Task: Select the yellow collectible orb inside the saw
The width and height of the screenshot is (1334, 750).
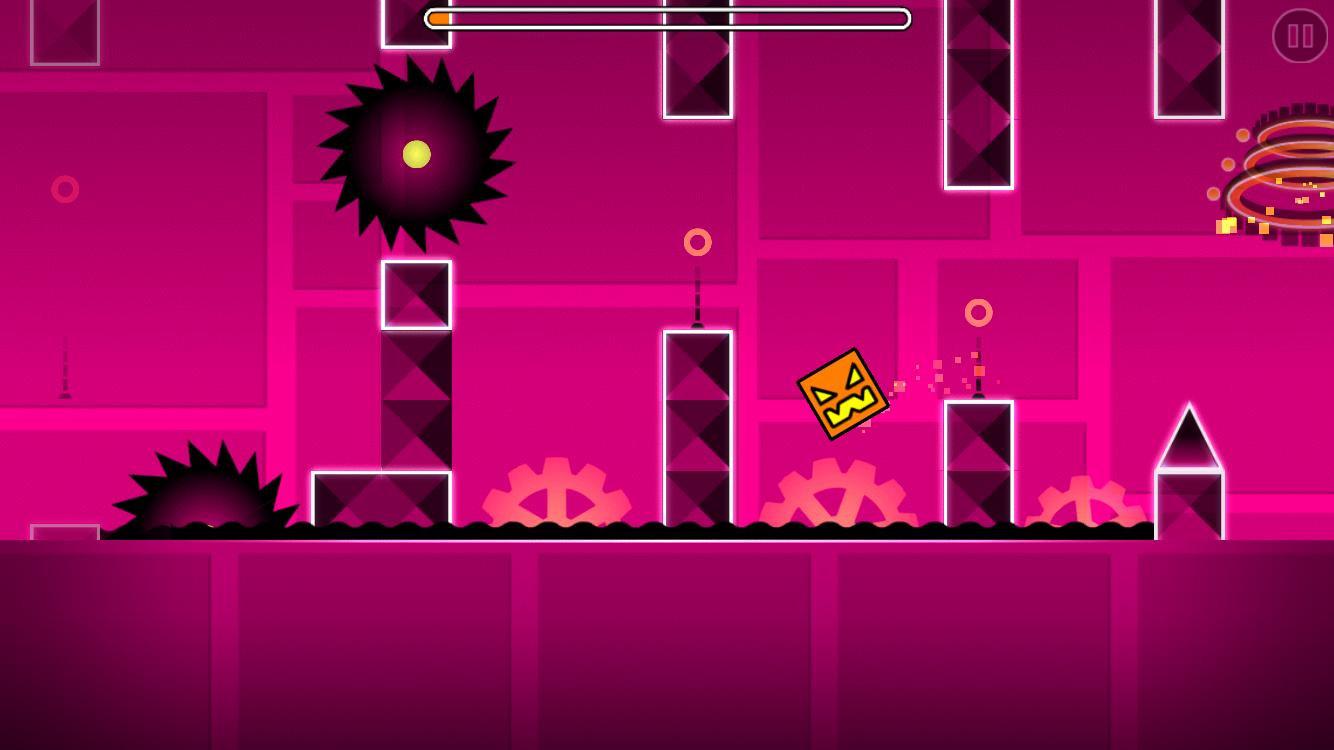Action: coord(416,154)
